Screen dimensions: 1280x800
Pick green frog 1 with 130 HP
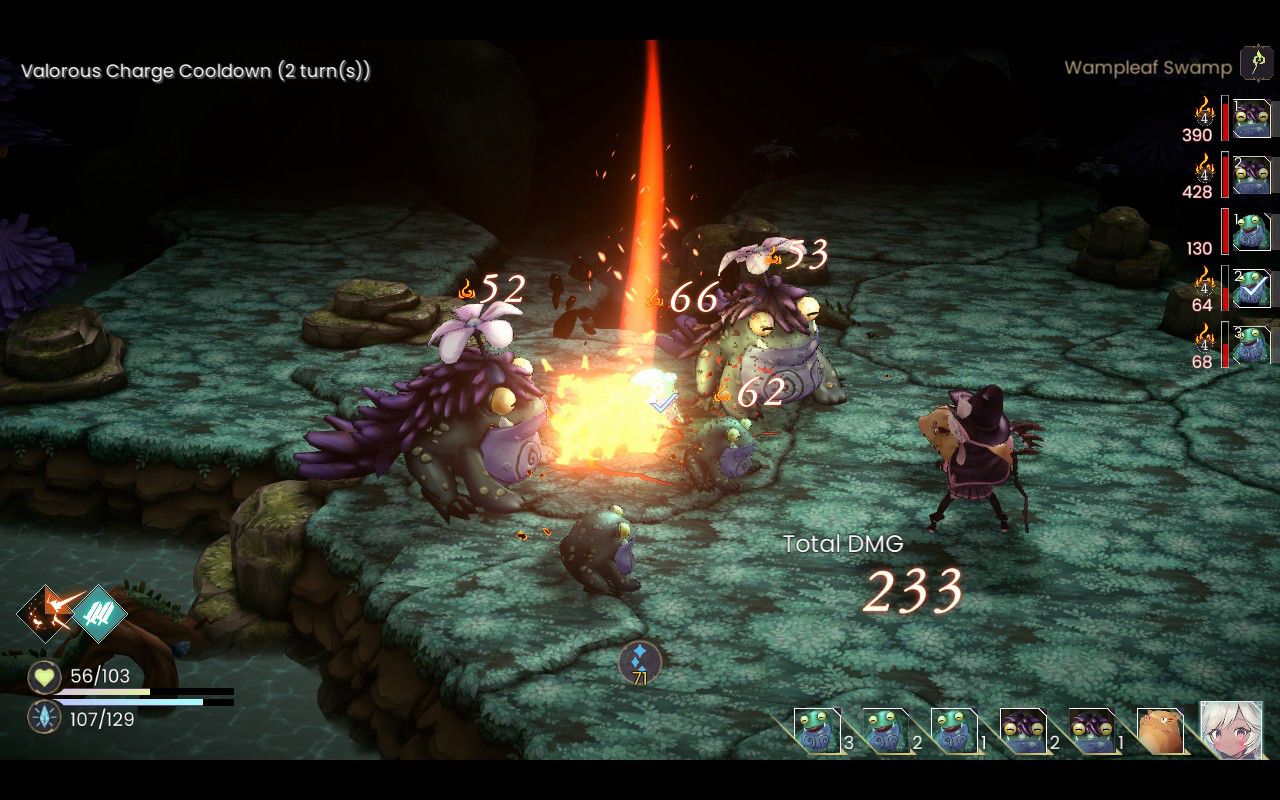(x=1251, y=231)
